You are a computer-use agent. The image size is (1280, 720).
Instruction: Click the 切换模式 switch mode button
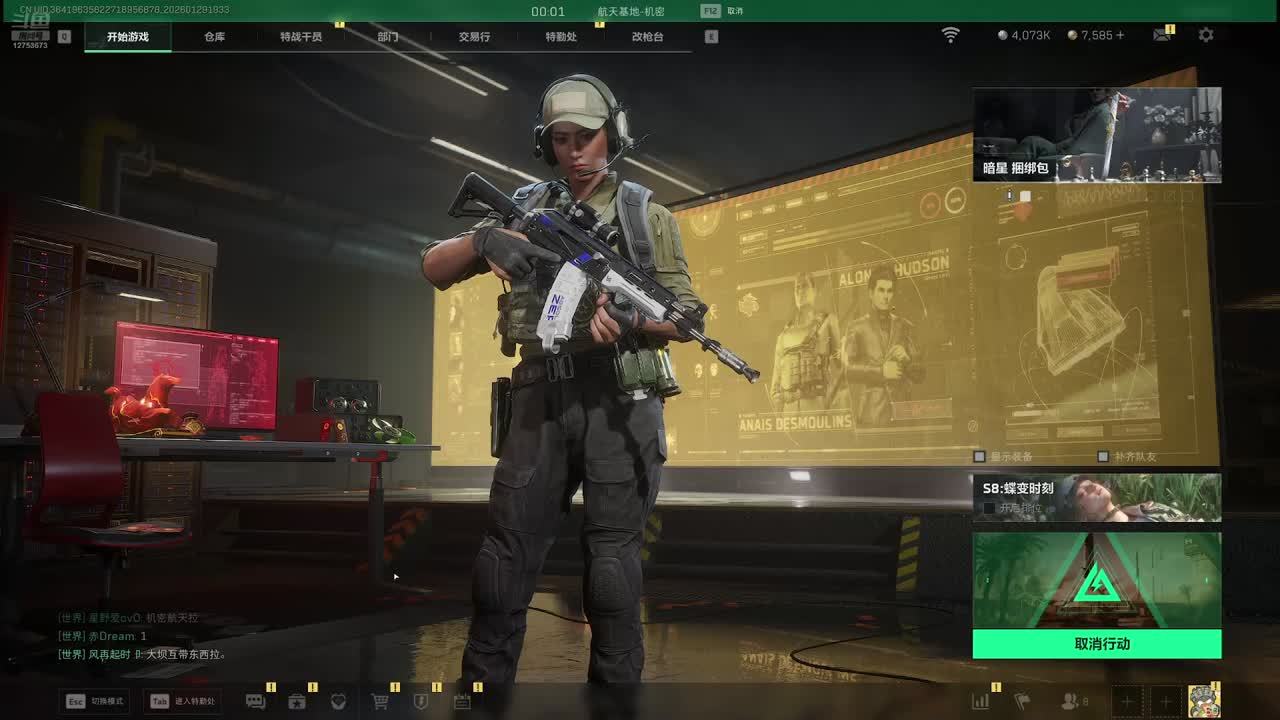click(97, 701)
